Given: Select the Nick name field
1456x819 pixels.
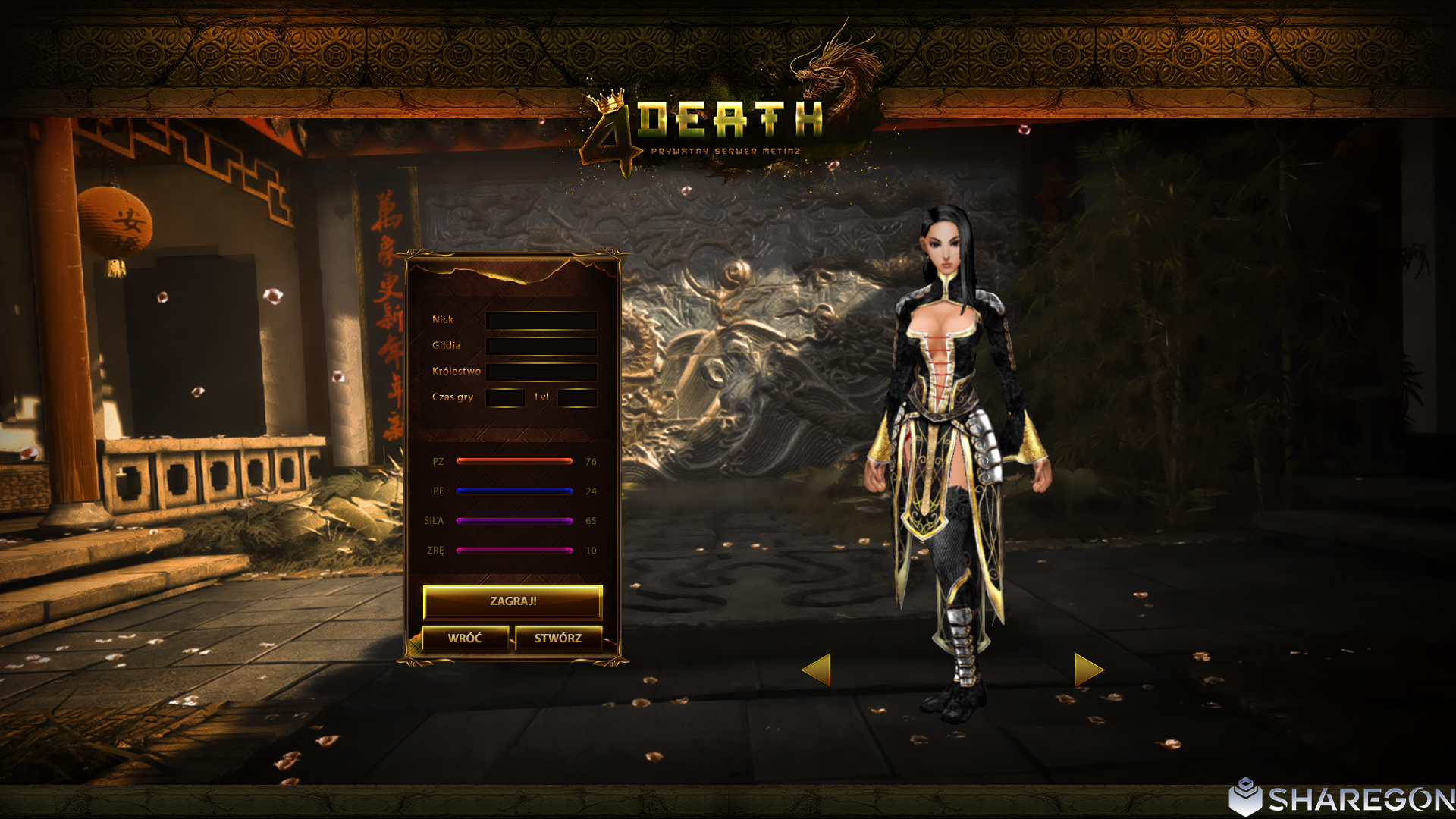Looking at the screenshot, I should pos(541,320).
